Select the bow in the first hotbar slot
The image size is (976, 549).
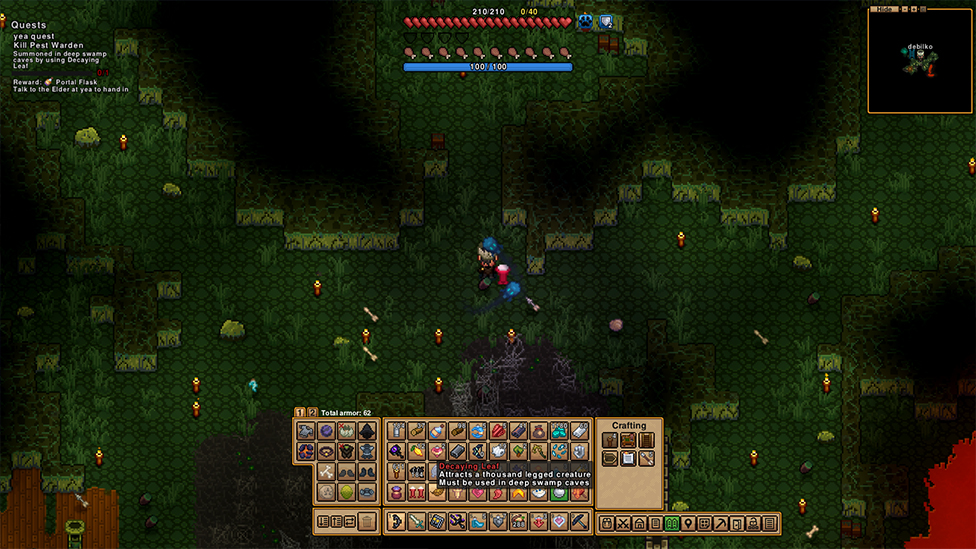[x=394, y=522]
